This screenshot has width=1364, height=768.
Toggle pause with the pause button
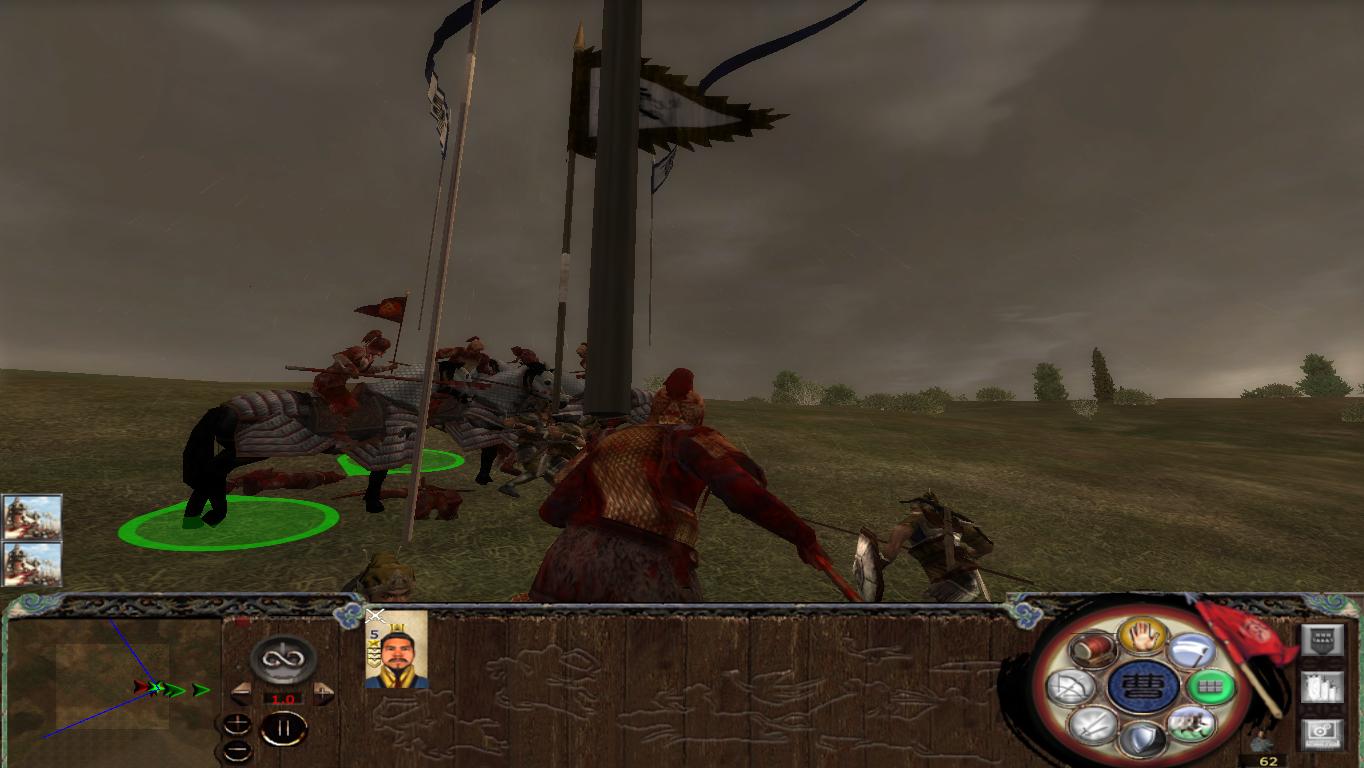pos(284,727)
